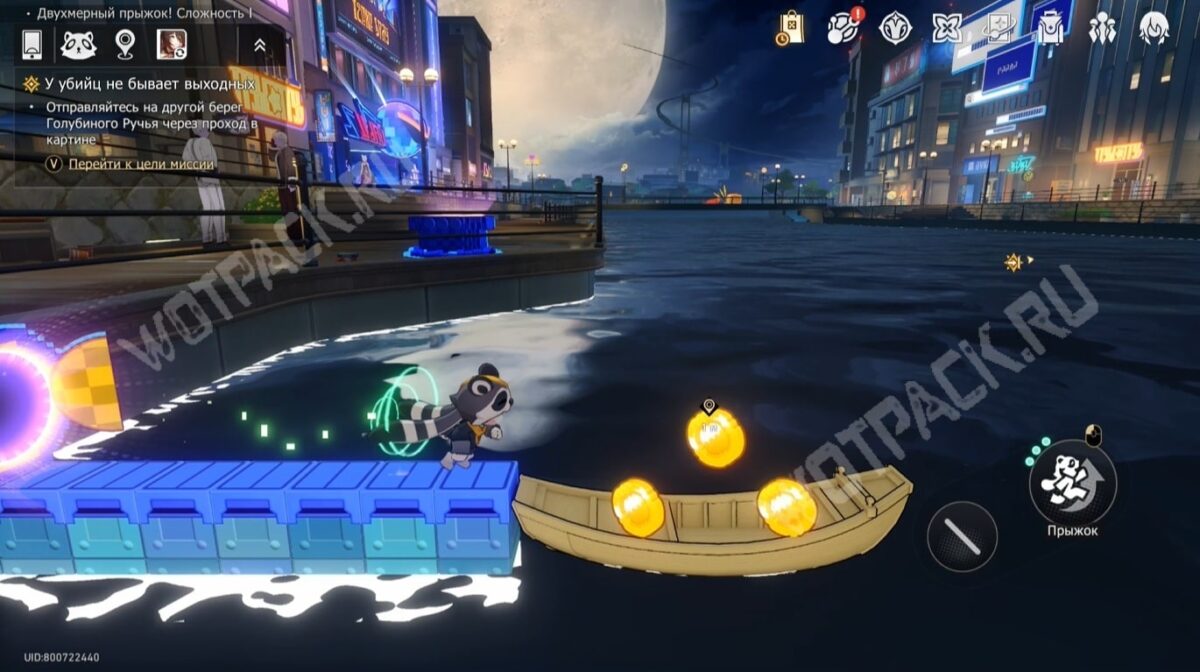Screen dimensions: 1200x672
Task: Click the raccoon face icon
Action: click(78, 45)
